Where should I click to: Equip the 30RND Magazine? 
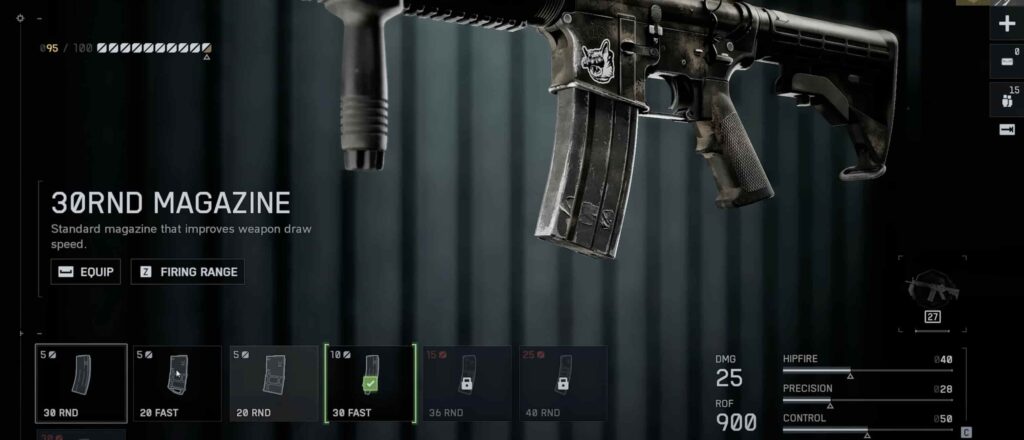point(86,271)
